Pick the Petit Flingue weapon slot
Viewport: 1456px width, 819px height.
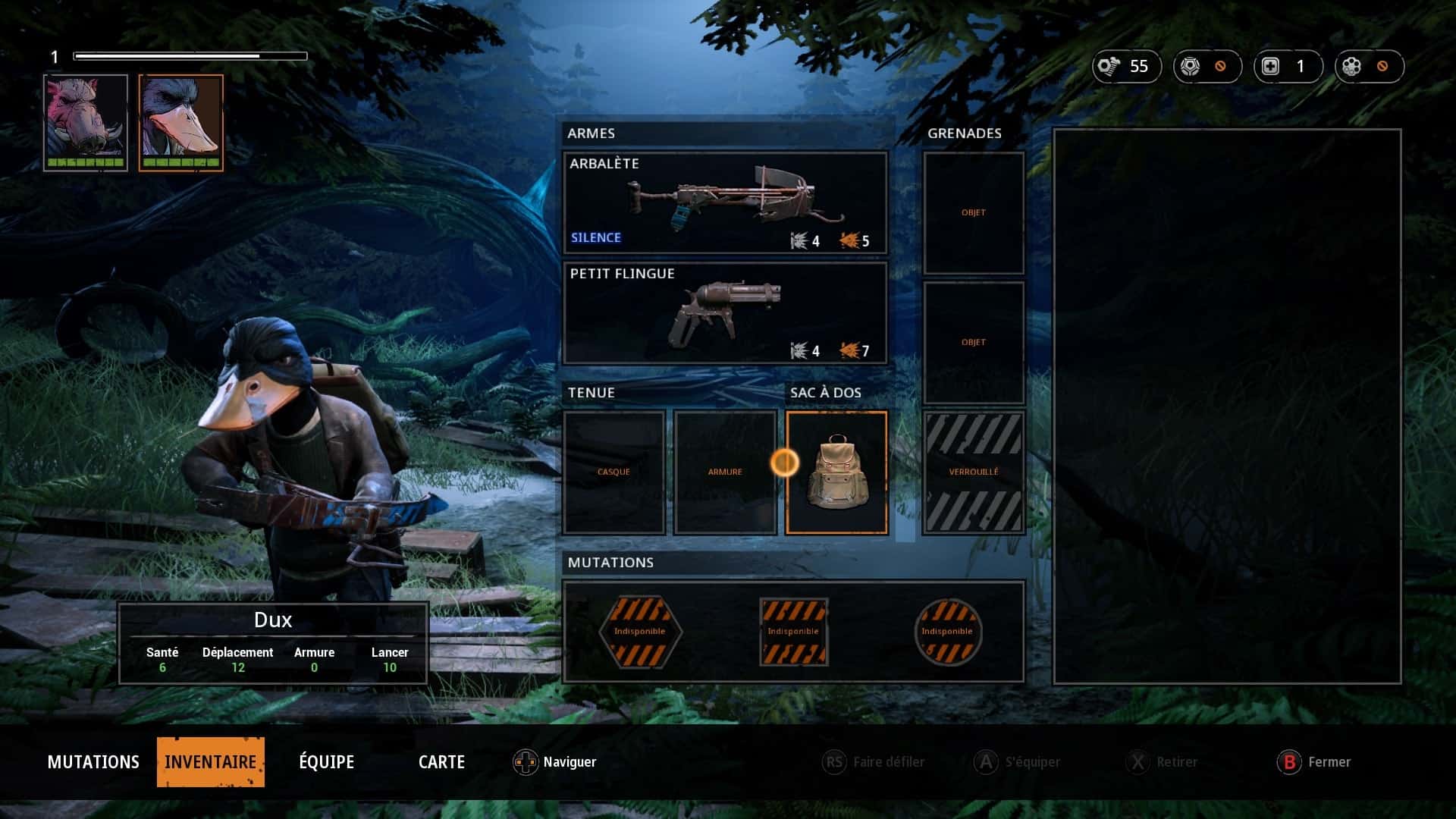(724, 312)
